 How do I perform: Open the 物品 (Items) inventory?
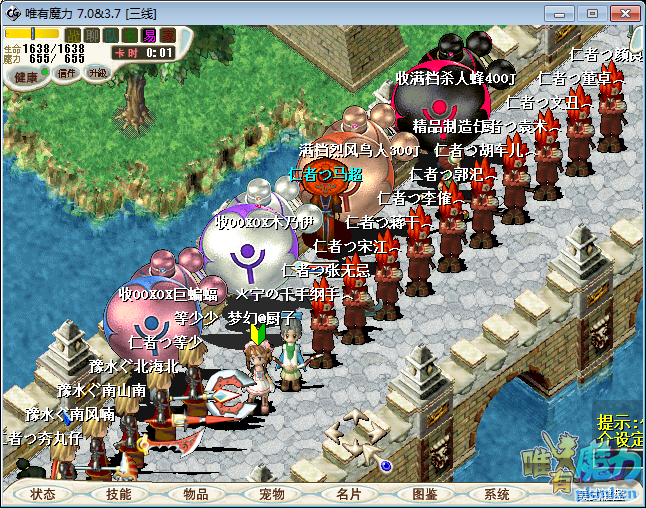[x=196, y=494]
